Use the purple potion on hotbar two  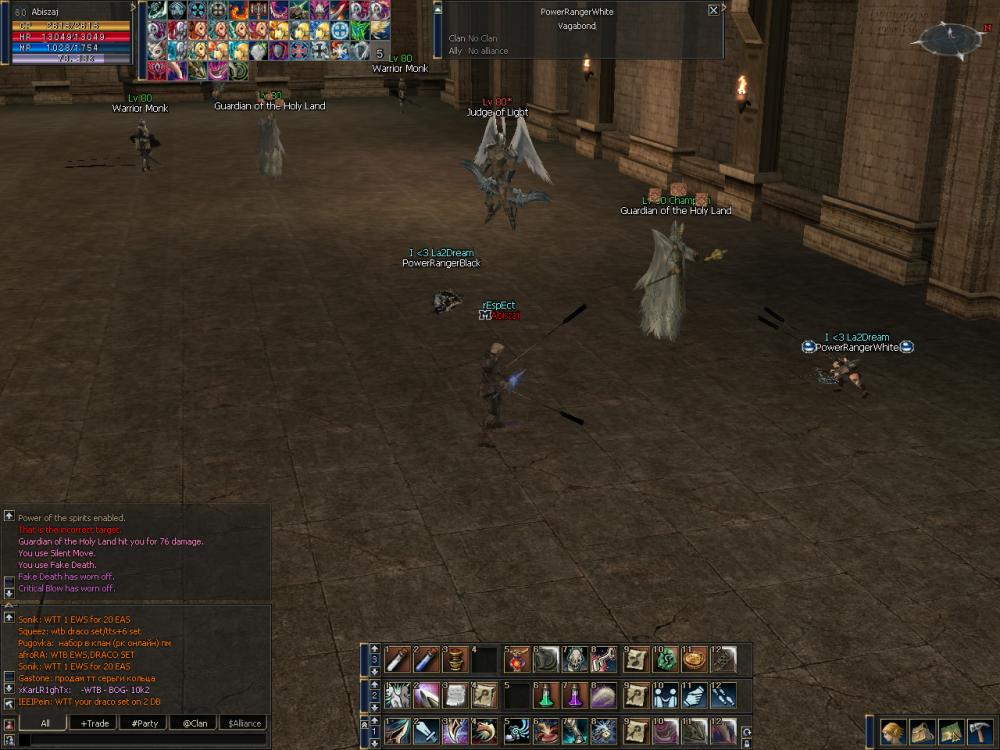tap(574, 695)
